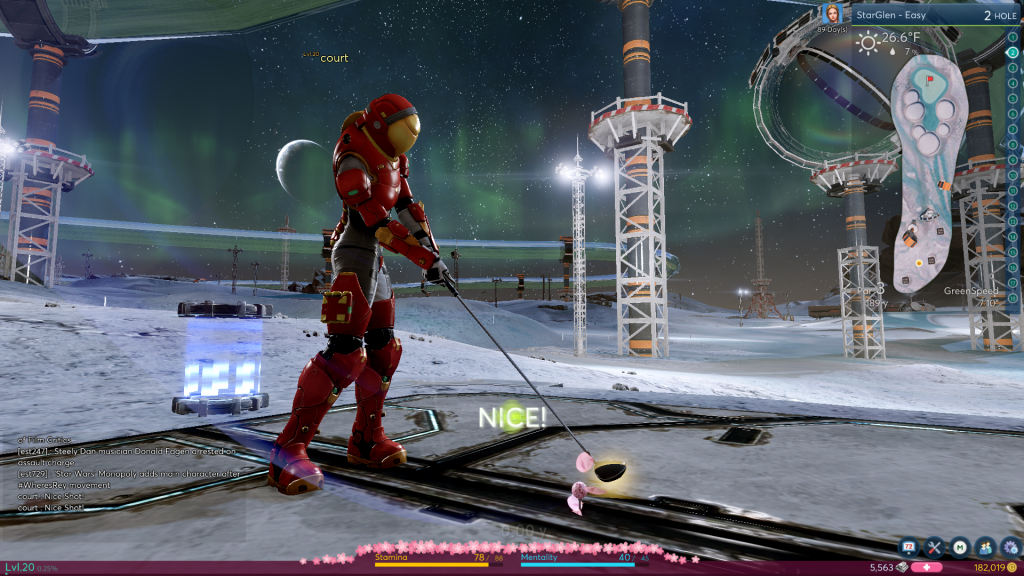
Task: Select hole 2 in the hole list
Action: pos(1012,52)
